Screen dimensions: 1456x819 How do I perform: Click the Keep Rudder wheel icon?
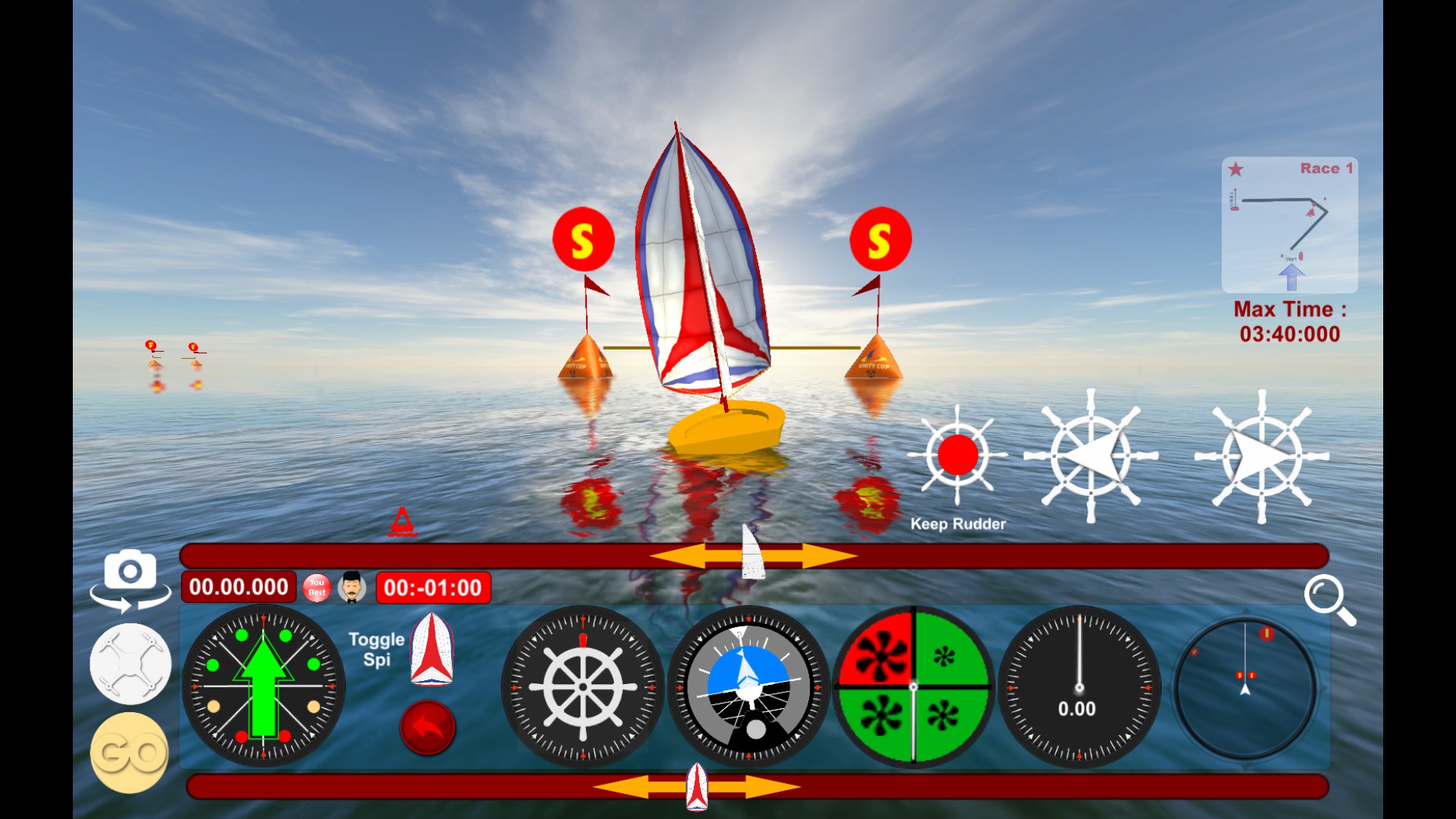pos(958,455)
